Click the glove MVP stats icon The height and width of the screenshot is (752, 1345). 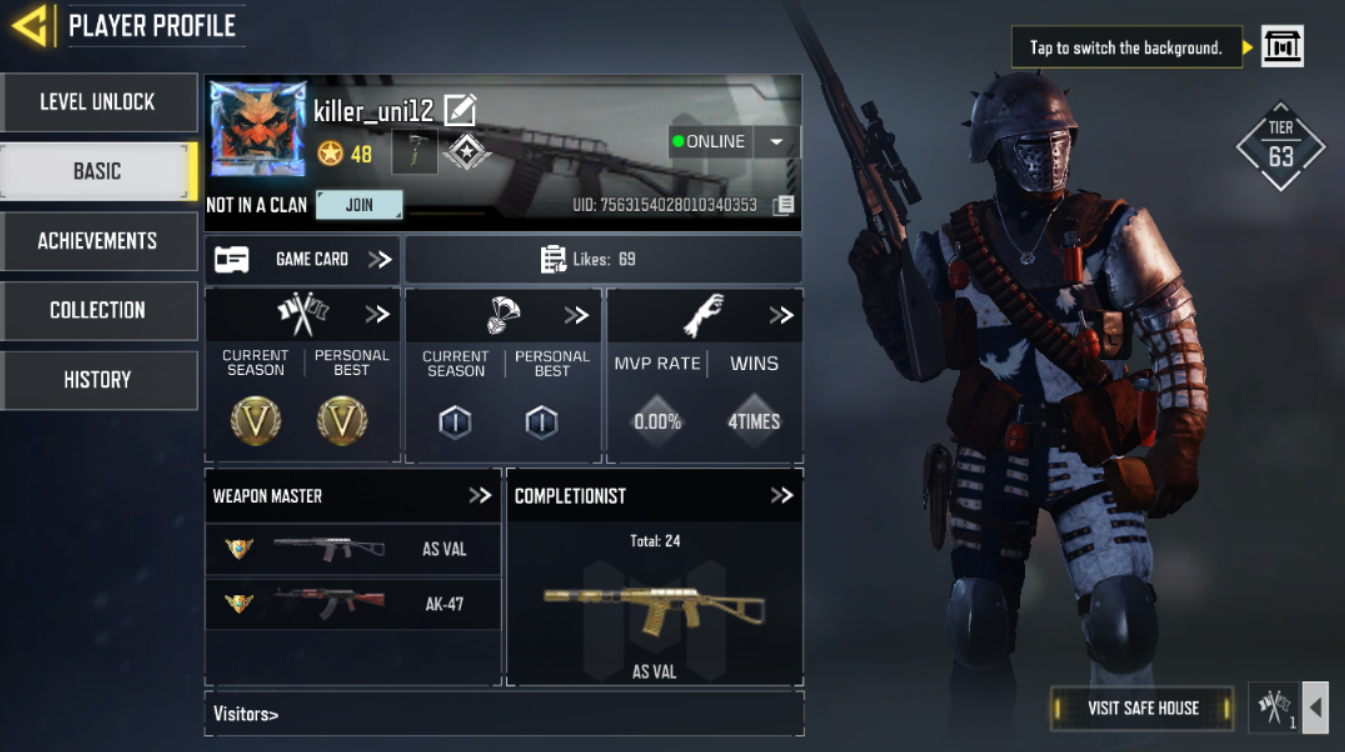[x=704, y=313]
